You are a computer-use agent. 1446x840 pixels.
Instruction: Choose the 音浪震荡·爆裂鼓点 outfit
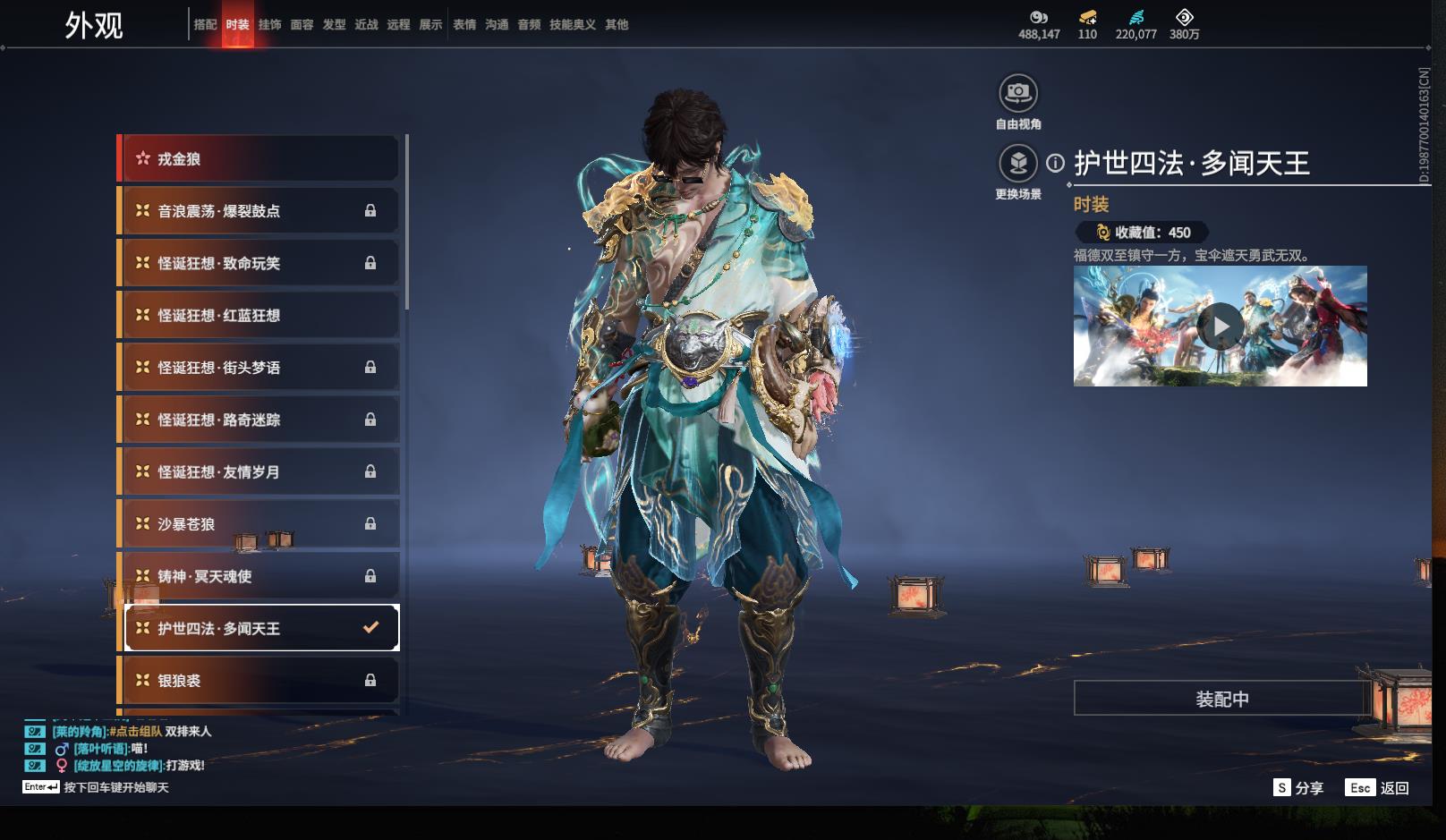(x=259, y=211)
